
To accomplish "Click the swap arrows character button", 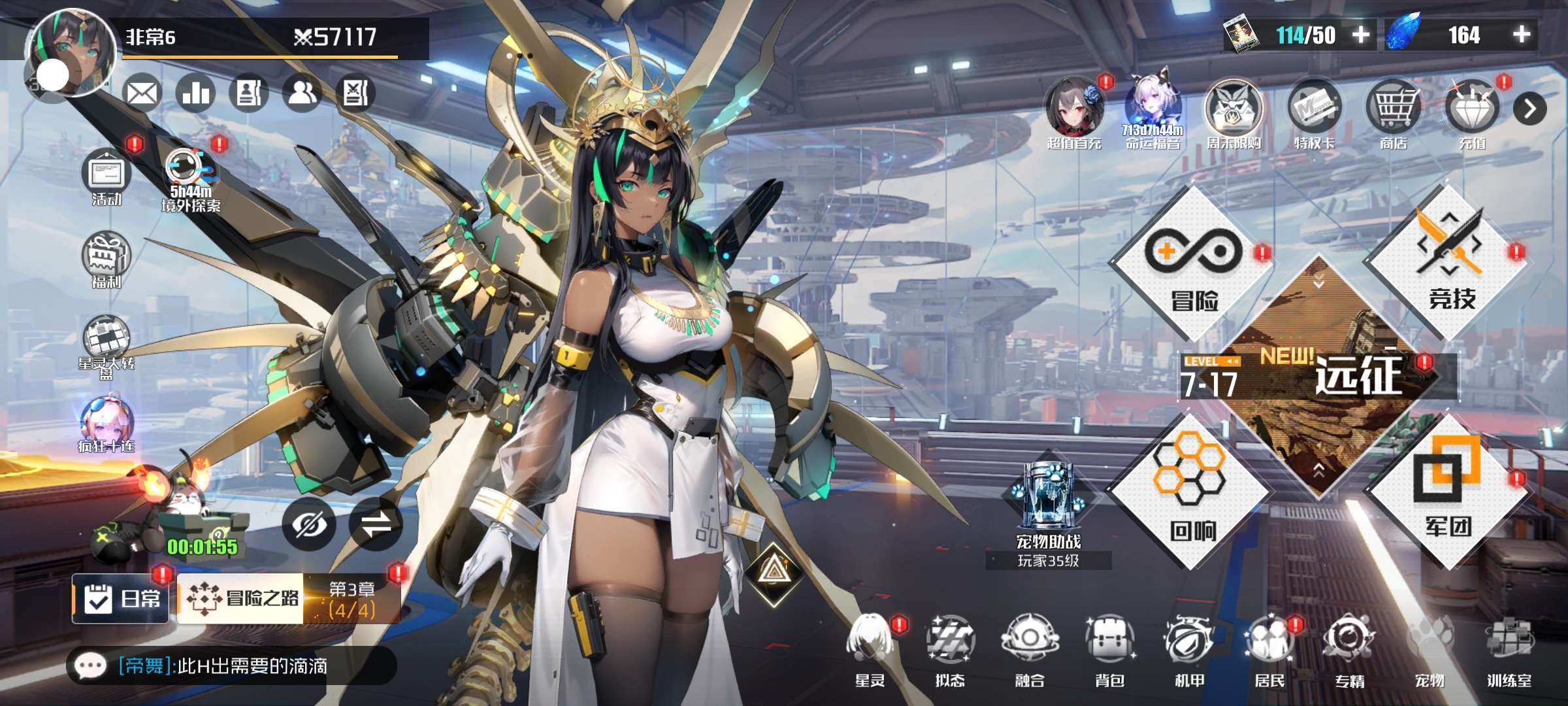I will 376,524.
